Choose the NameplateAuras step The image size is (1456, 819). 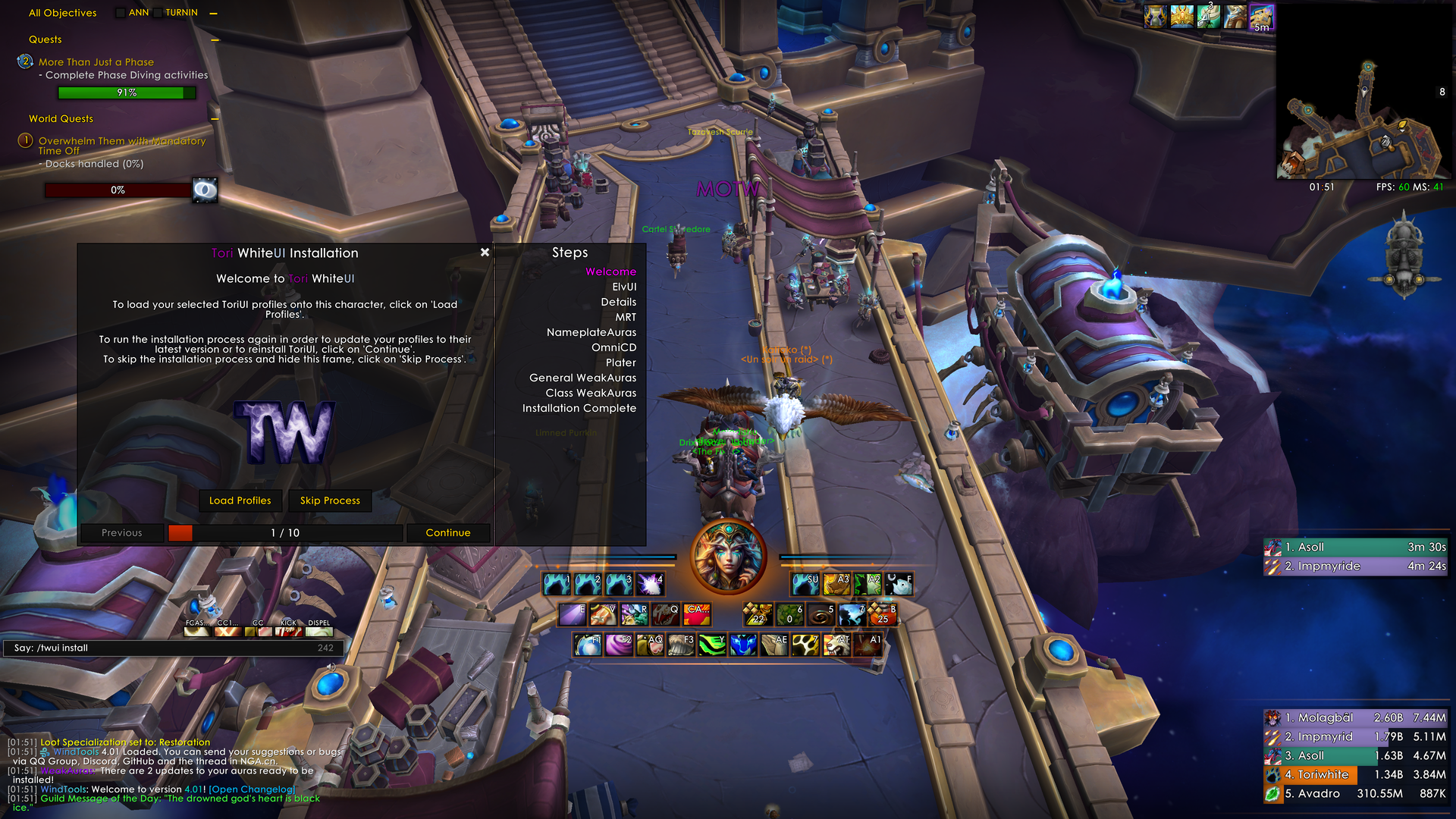pyautogui.click(x=591, y=333)
